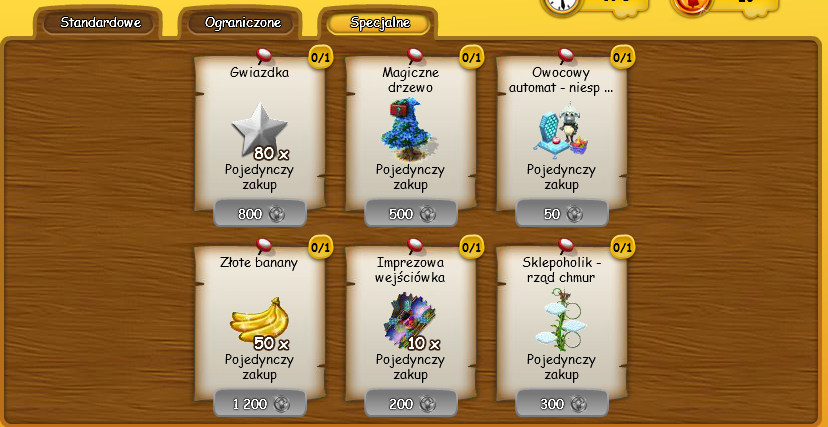Buy Gwiazdka for 800 coins
Viewport: 828px width, 427px height.
pyautogui.click(x=260, y=213)
